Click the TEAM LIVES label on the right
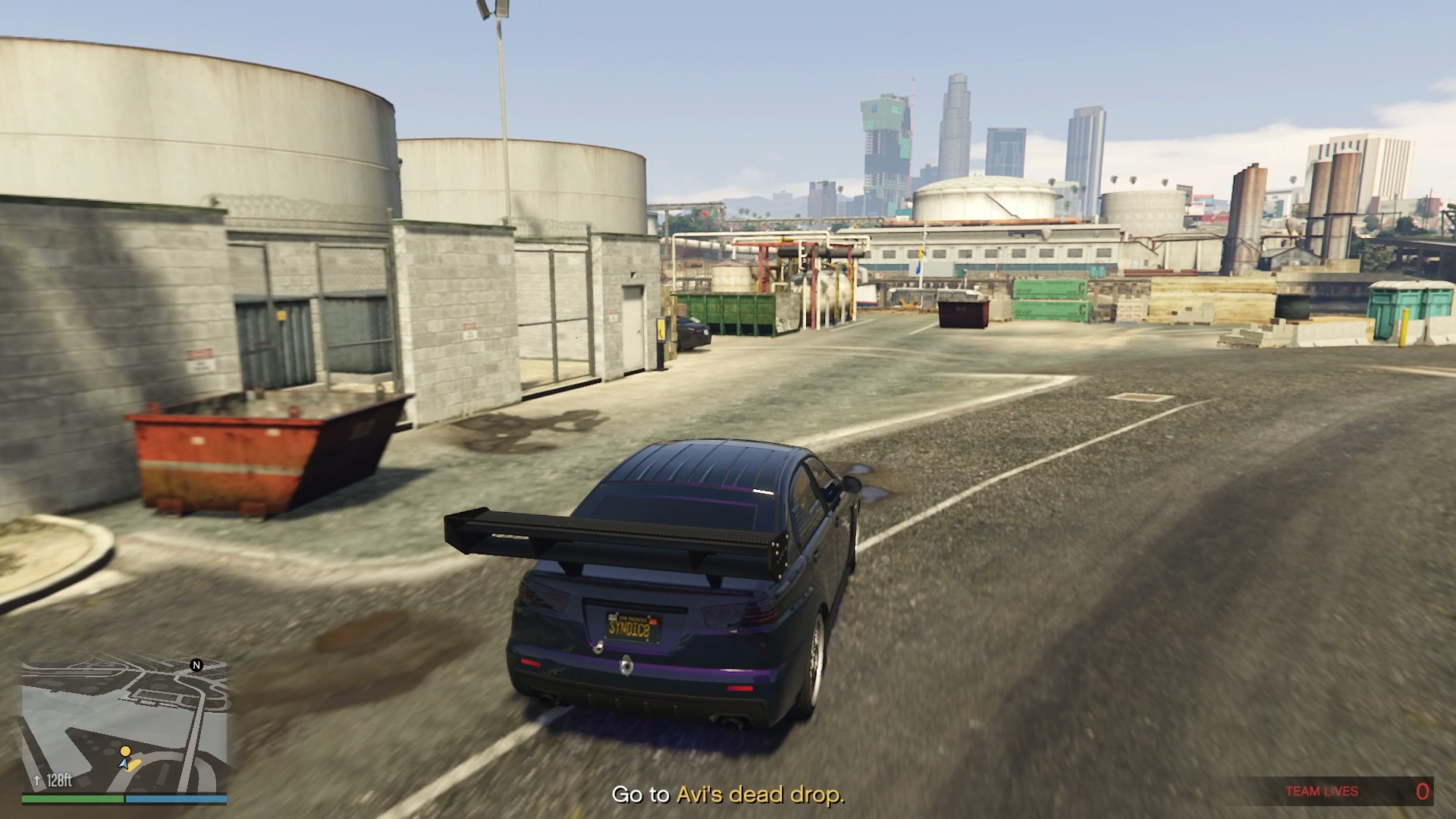Screen dimensions: 1456x819 [1321, 791]
